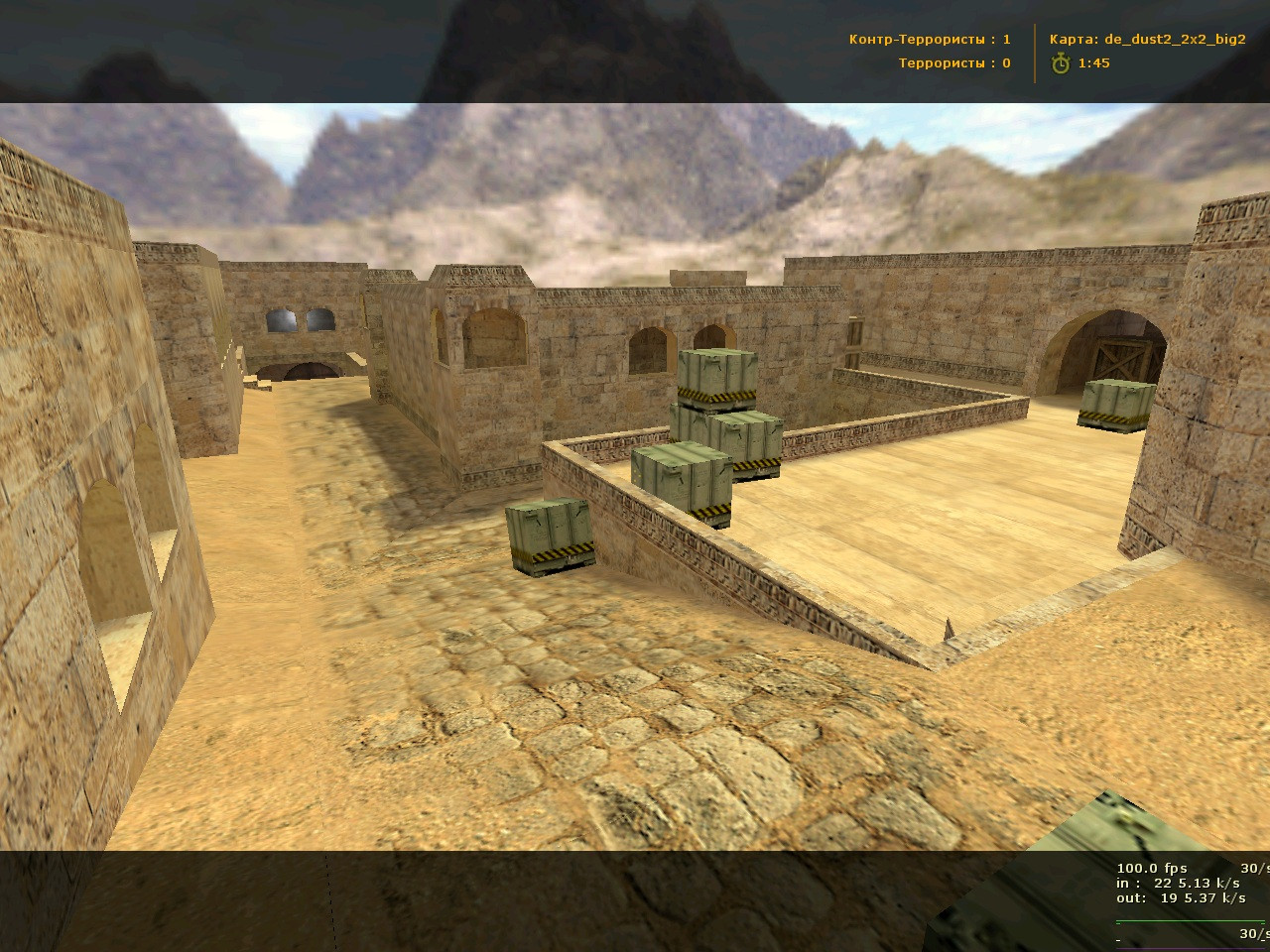Select the lone crate on the pallet

(x=547, y=535)
